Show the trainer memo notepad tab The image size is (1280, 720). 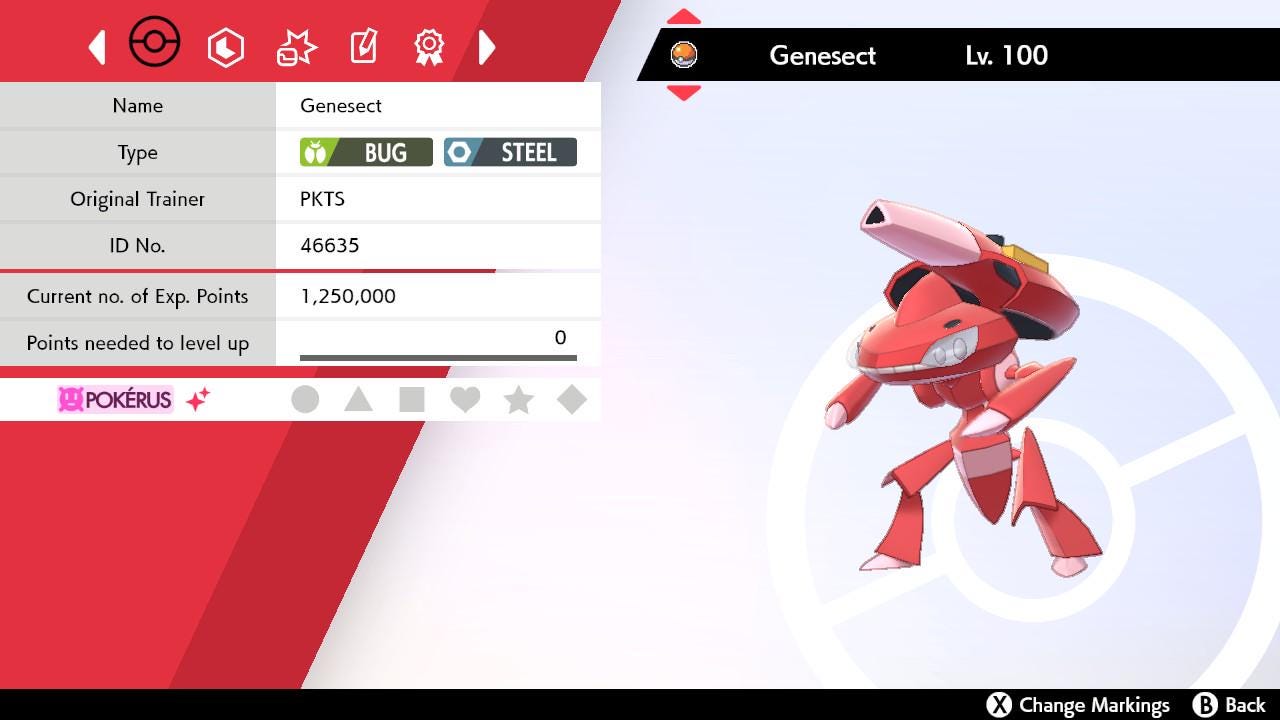point(363,47)
